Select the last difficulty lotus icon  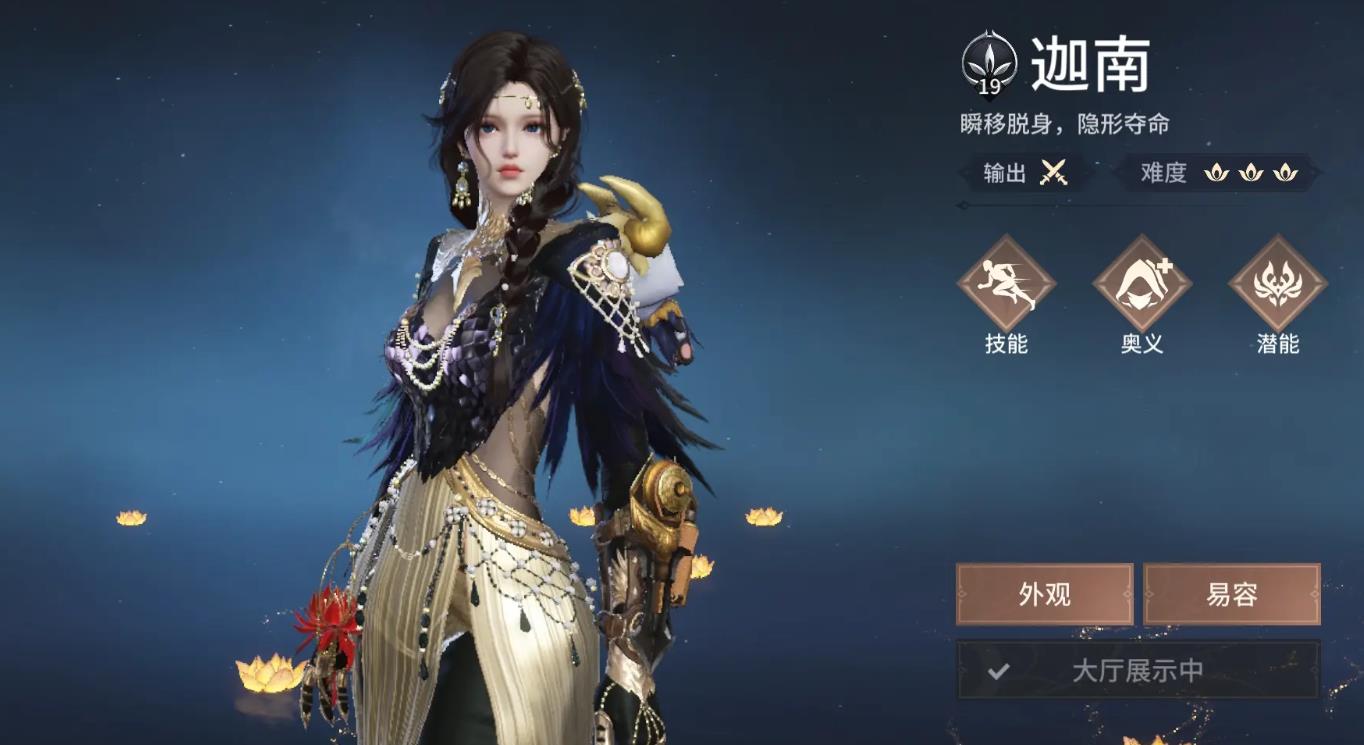click(x=1284, y=172)
